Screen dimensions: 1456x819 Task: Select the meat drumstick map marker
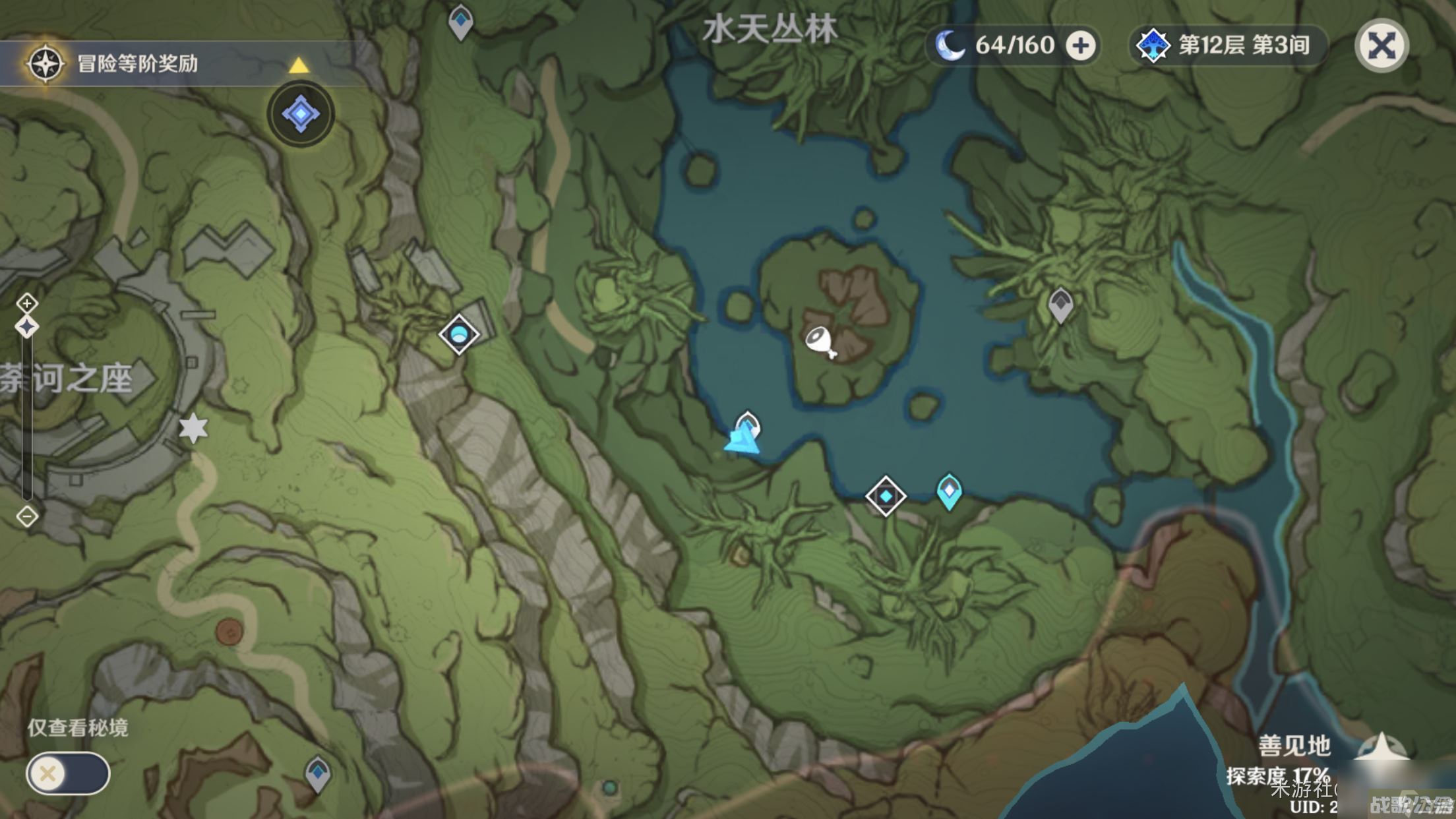(x=820, y=342)
